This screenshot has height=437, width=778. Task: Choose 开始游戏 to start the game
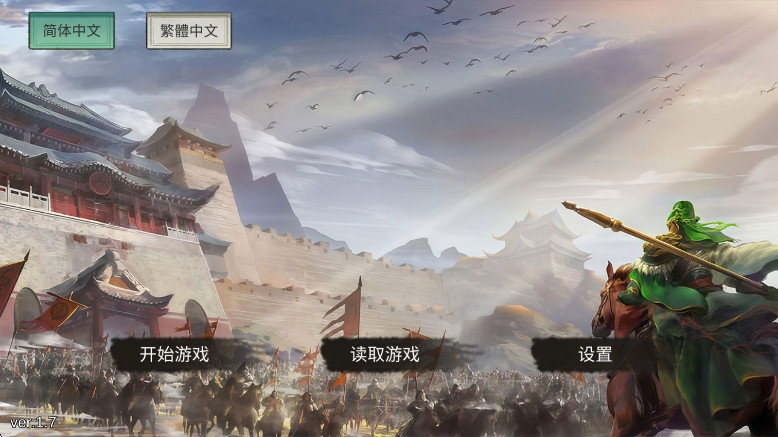coord(175,354)
